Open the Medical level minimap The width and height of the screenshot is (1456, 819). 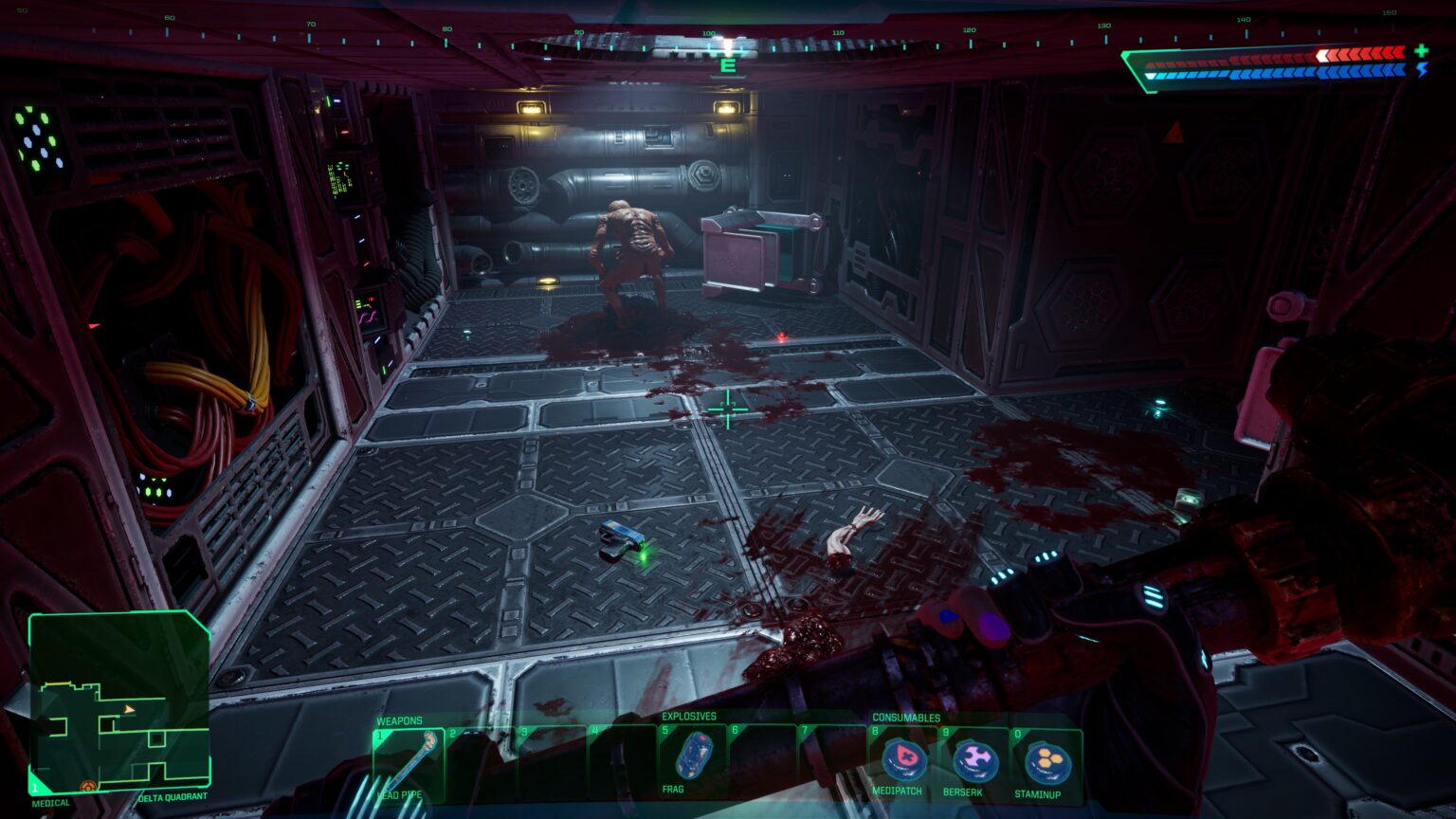click(x=118, y=702)
